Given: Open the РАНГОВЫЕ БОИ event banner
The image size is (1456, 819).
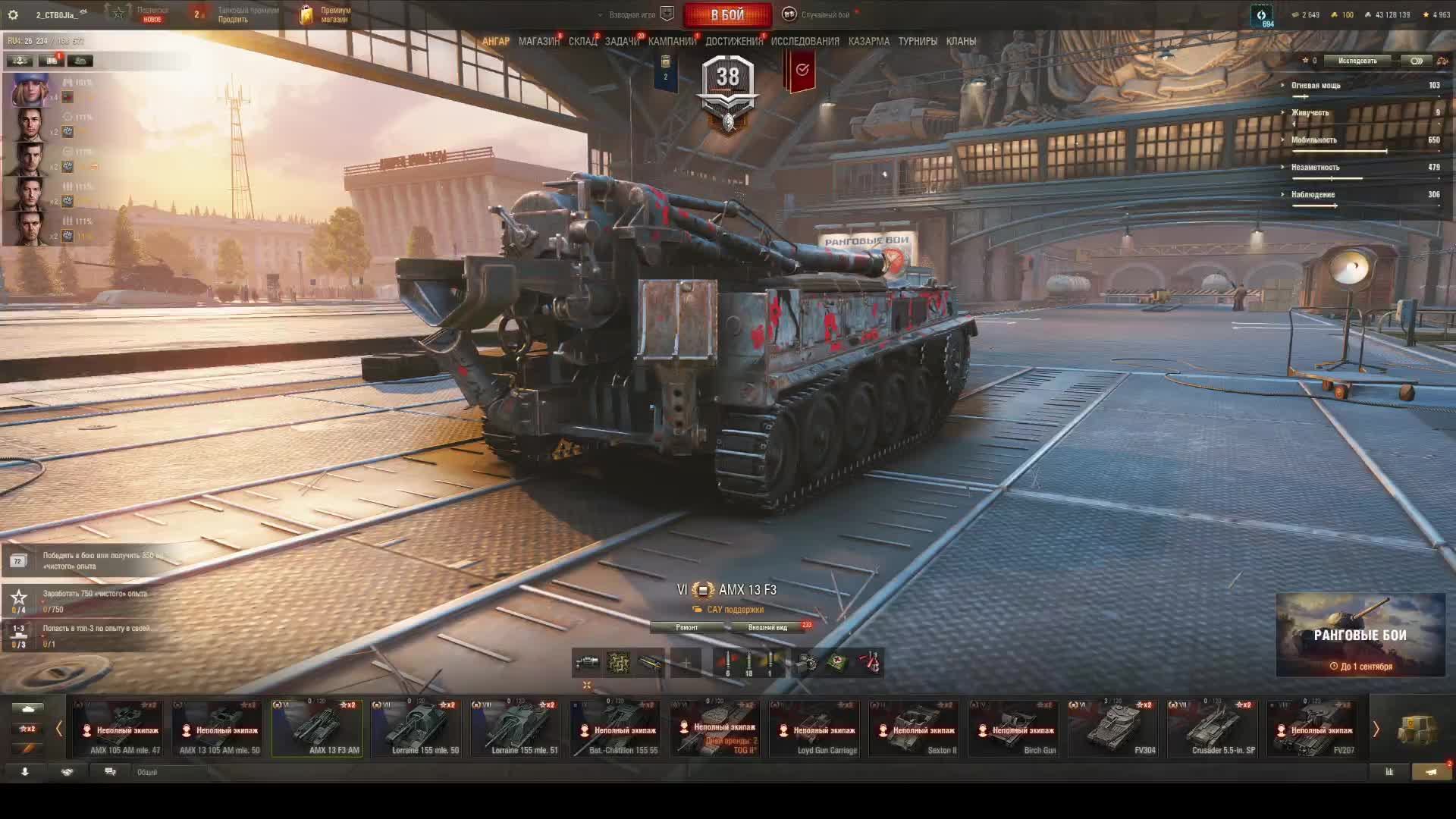Looking at the screenshot, I should tap(1360, 635).
